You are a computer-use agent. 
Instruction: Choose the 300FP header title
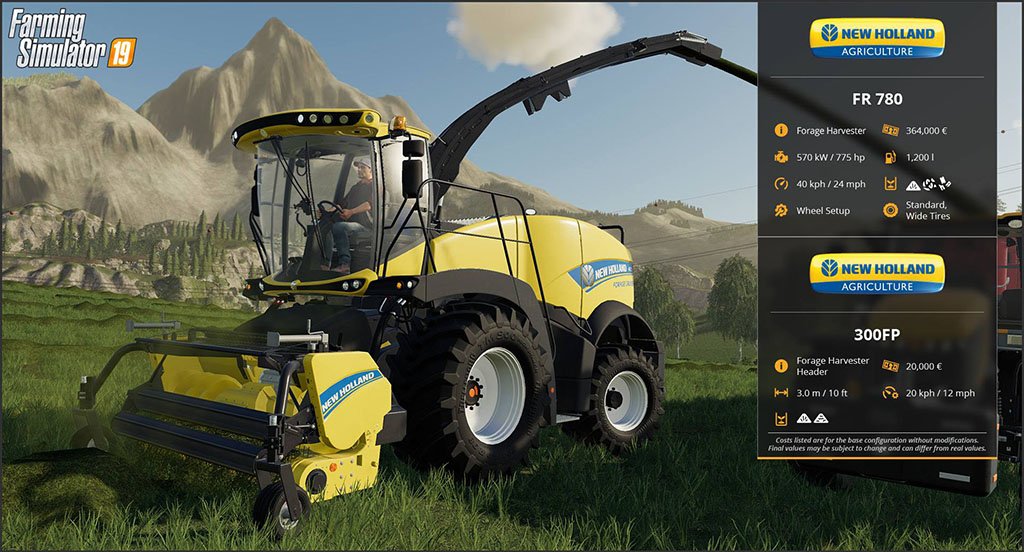pos(876,335)
